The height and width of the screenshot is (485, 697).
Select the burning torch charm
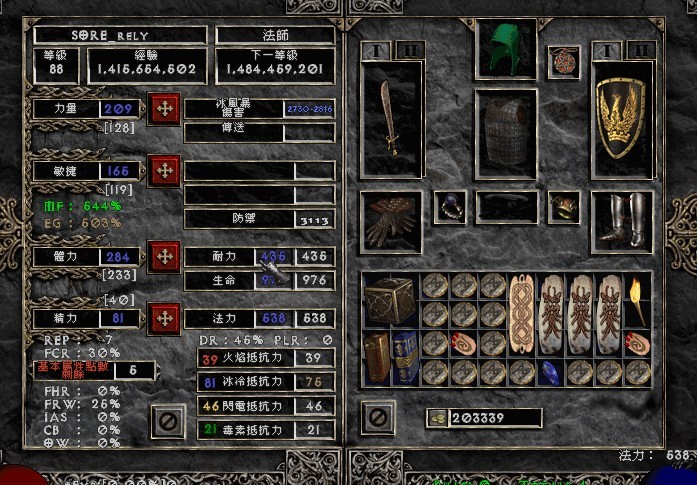pos(637,299)
